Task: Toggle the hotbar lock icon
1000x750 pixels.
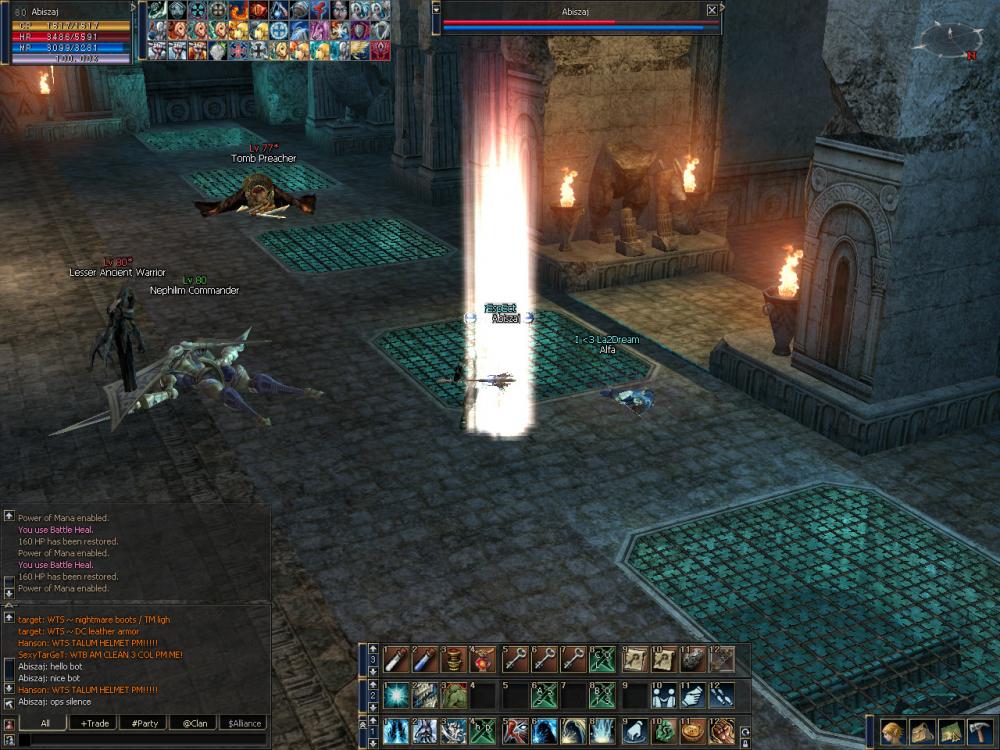Action: pos(746,742)
